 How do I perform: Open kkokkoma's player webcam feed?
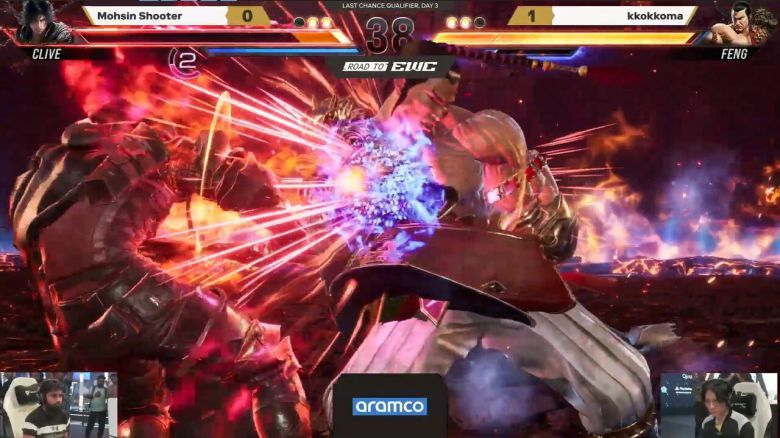719,405
